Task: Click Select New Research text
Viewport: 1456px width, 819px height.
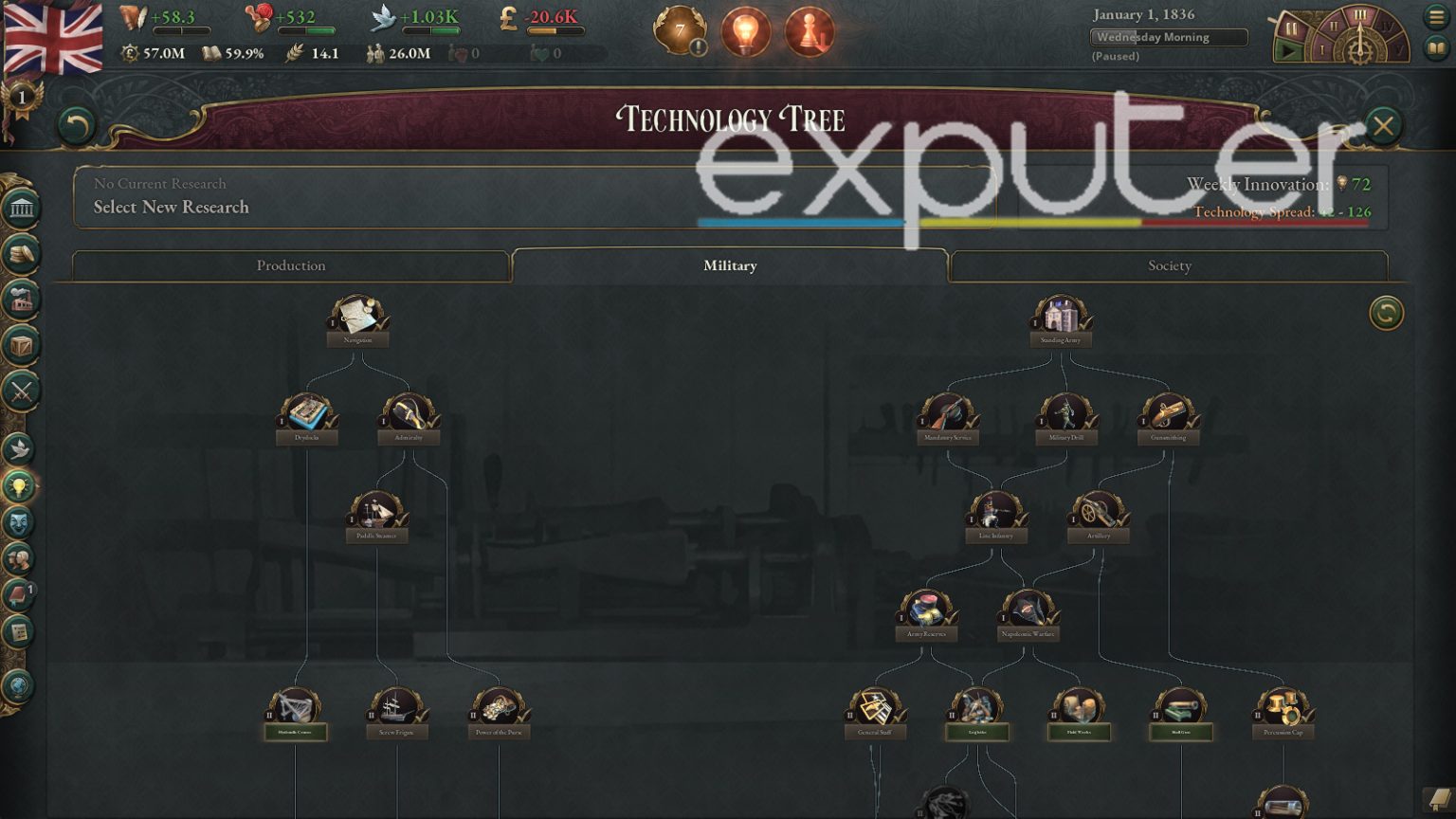Action: 171,207
